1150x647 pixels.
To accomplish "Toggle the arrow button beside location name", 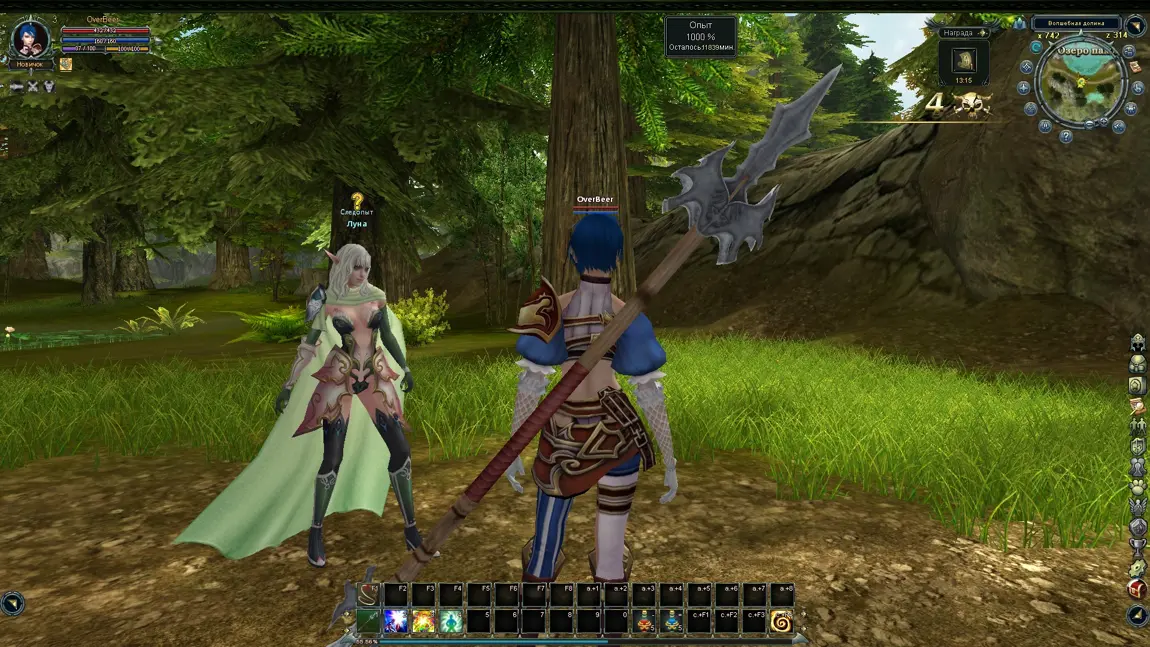I will [1135, 25].
